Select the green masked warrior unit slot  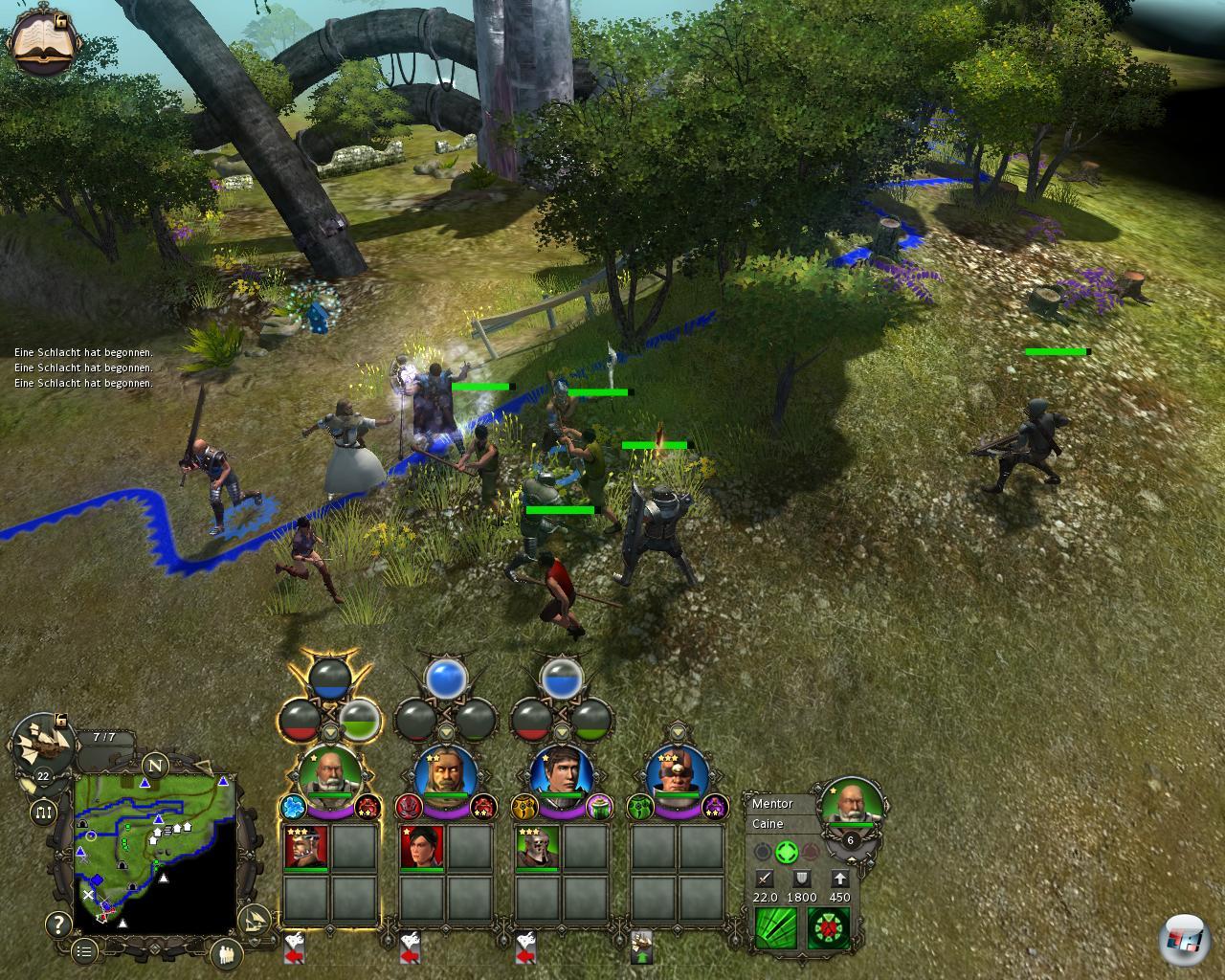[x=538, y=848]
